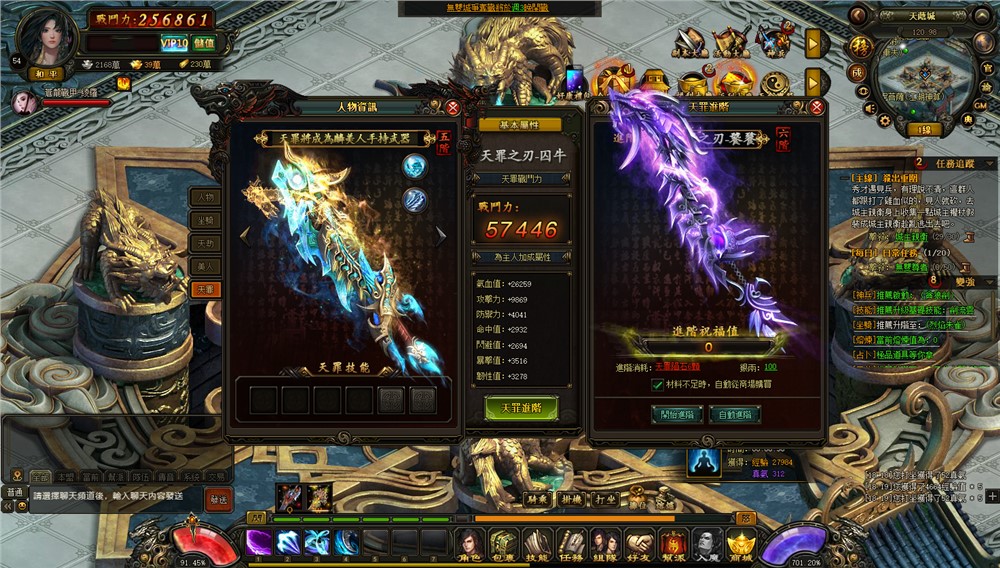Image resolution: width=1000 pixels, height=568 pixels.
Task: Toggle the auto-buy materials checkbox
Action: tap(657, 385)
